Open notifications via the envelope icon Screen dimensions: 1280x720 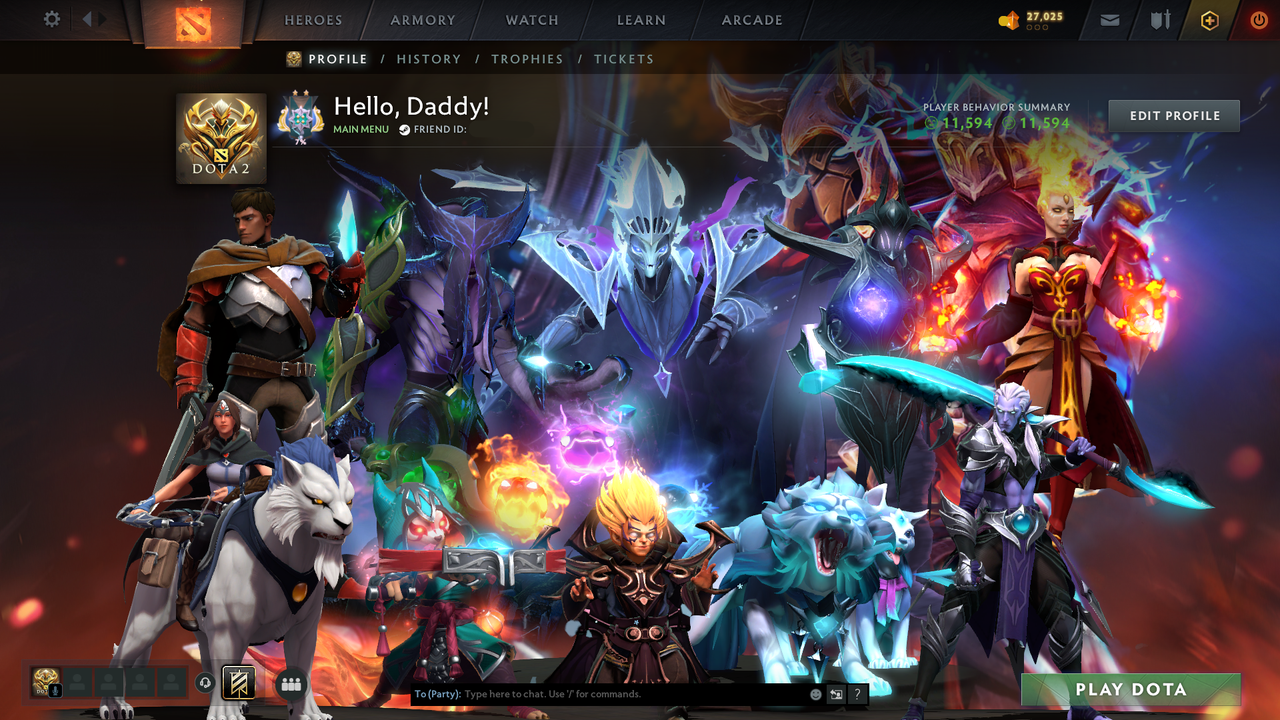(x=1108, y=19)
